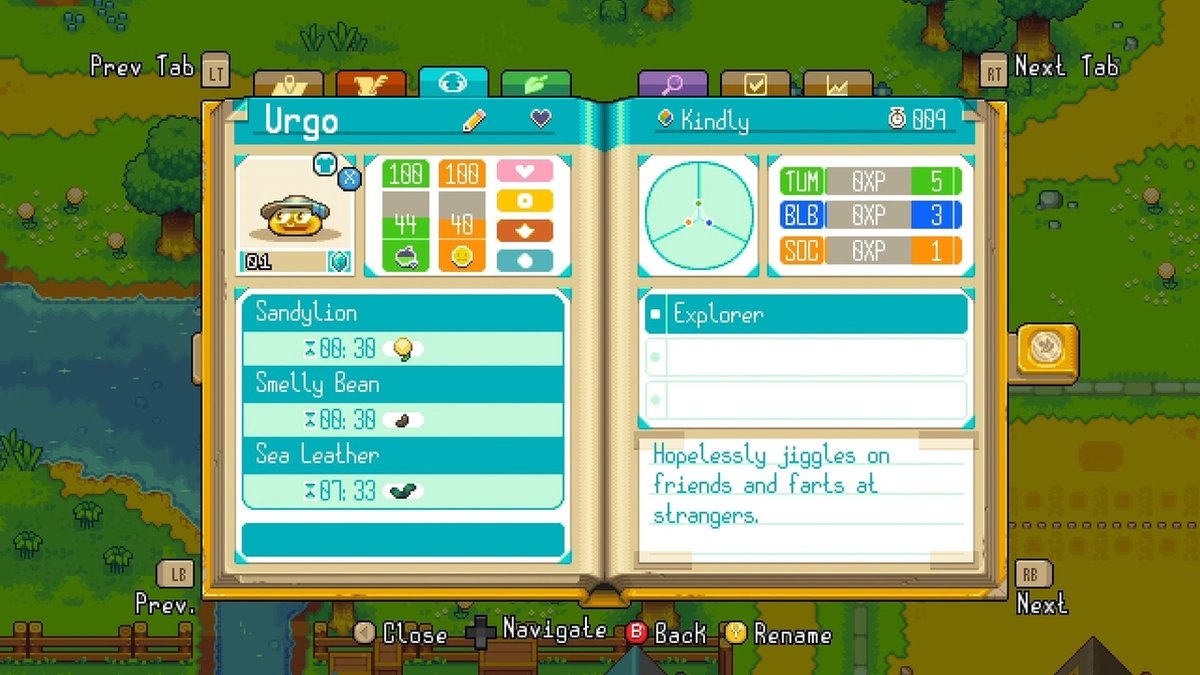Switch to the green leaf tab
The height and width of the screenshot is (675, 1200).
point(535,85)
